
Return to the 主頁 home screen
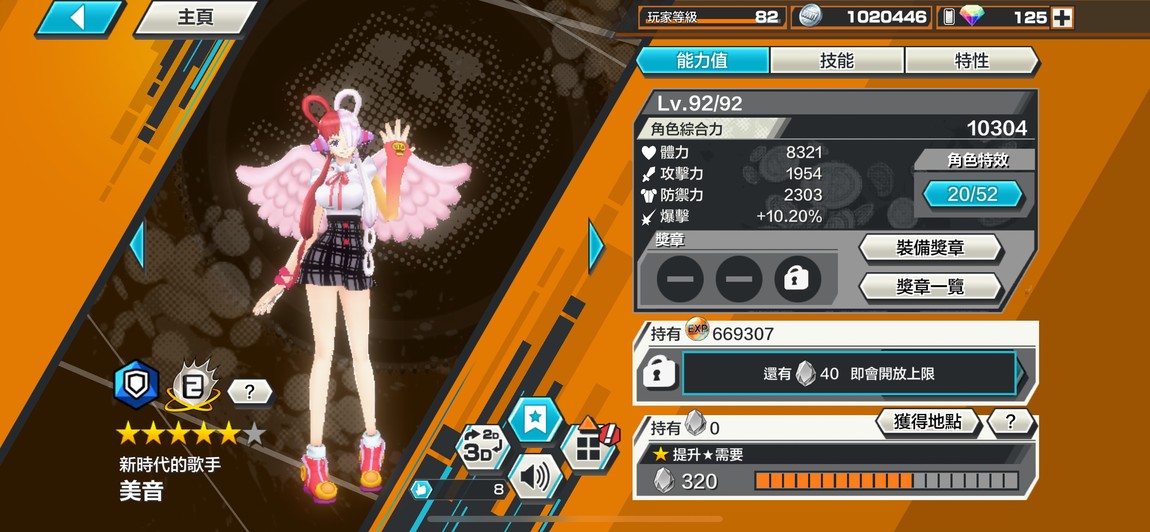pyautogui.click(x=195, y=17)
